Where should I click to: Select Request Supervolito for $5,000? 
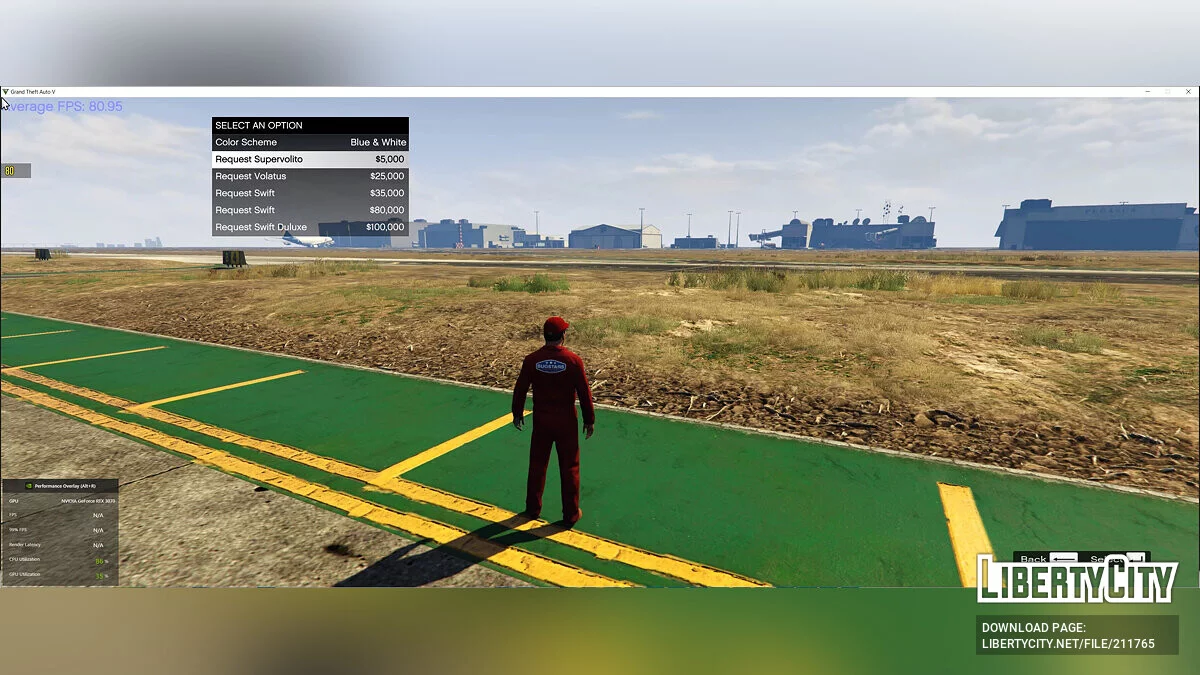click(310, 160)
